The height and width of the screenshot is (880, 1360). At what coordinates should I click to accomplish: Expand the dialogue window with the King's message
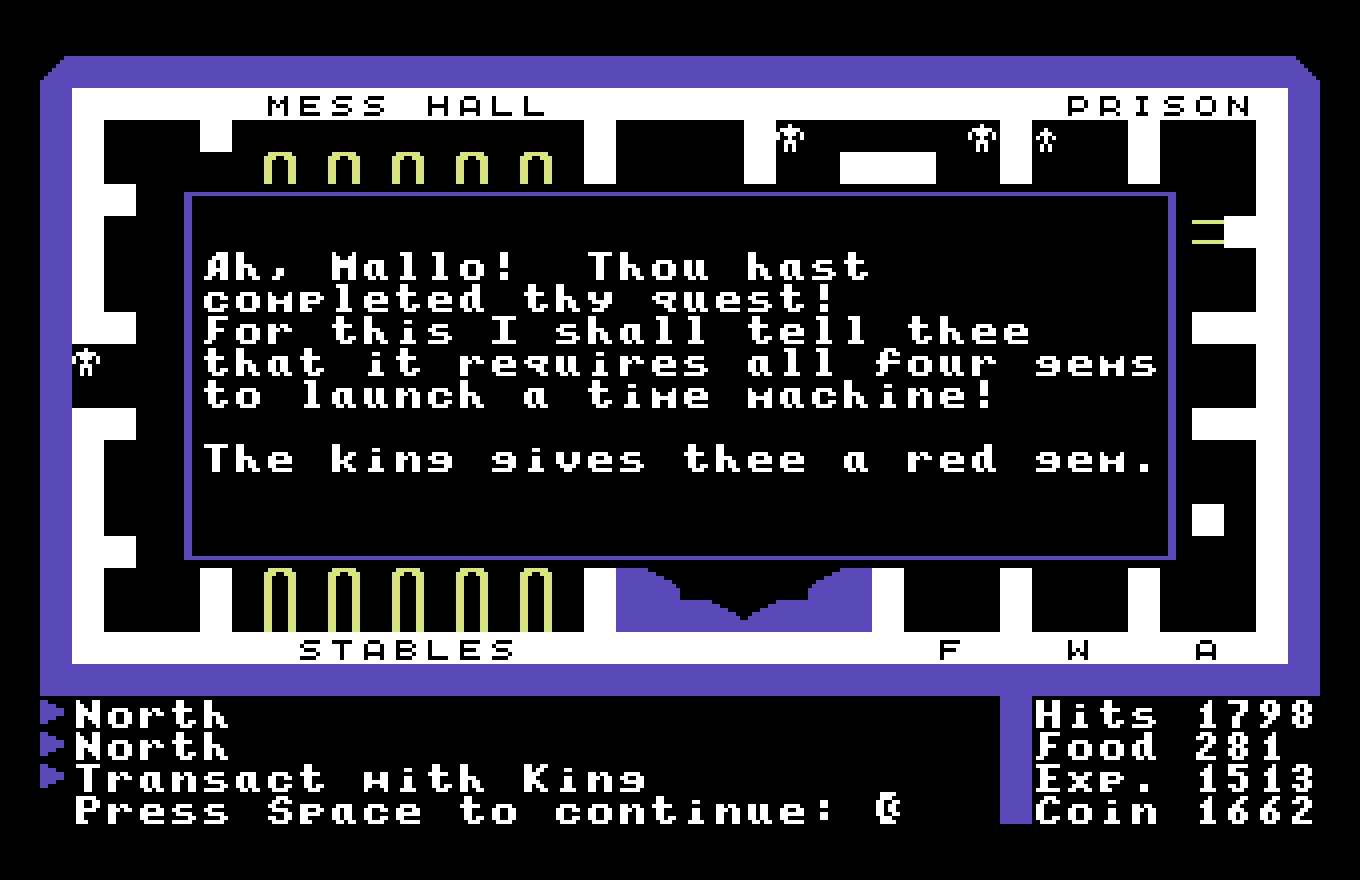pyautogui.click(x=680, y=372)
